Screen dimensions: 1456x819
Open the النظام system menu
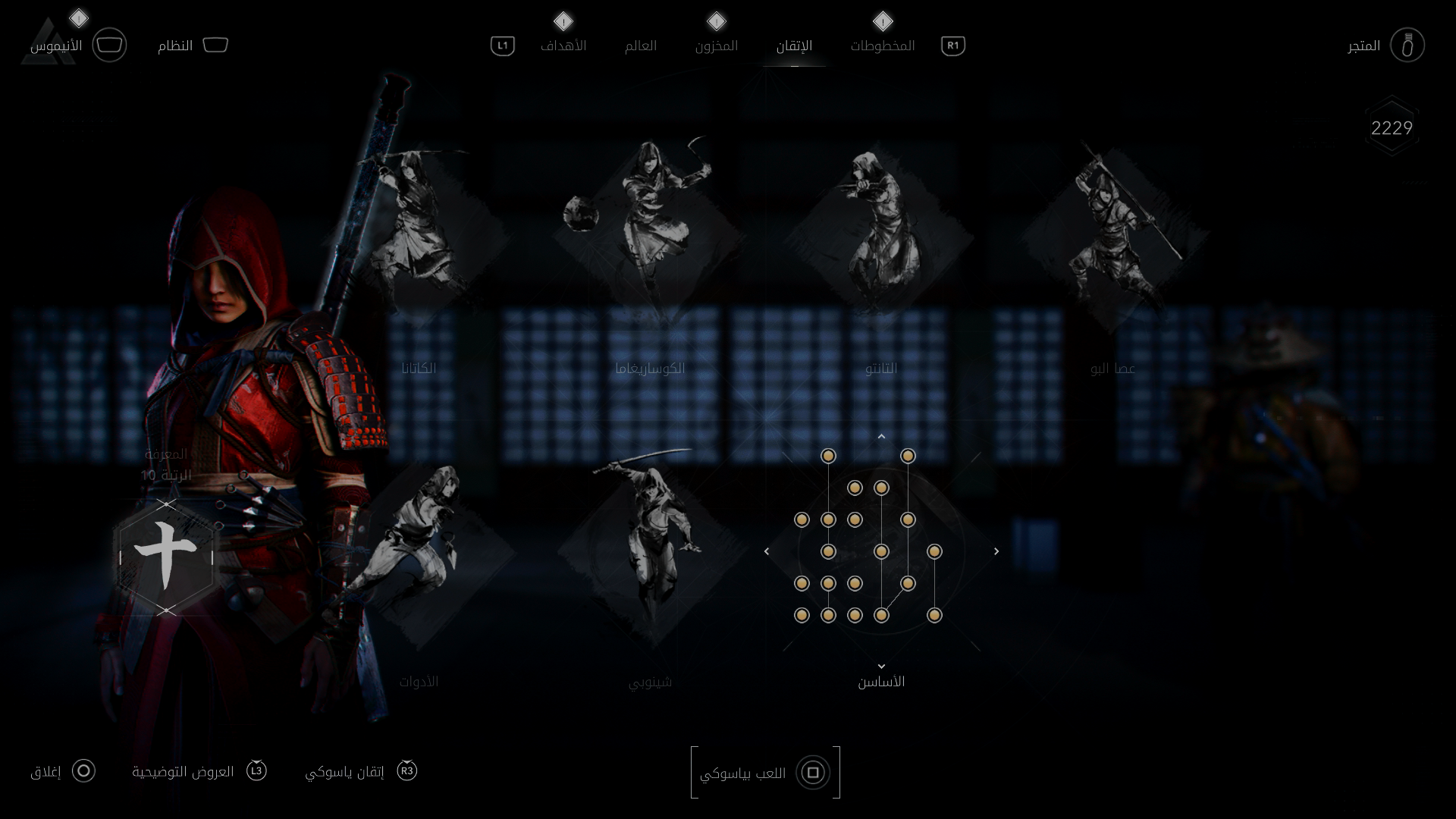(x=193, y=46)
